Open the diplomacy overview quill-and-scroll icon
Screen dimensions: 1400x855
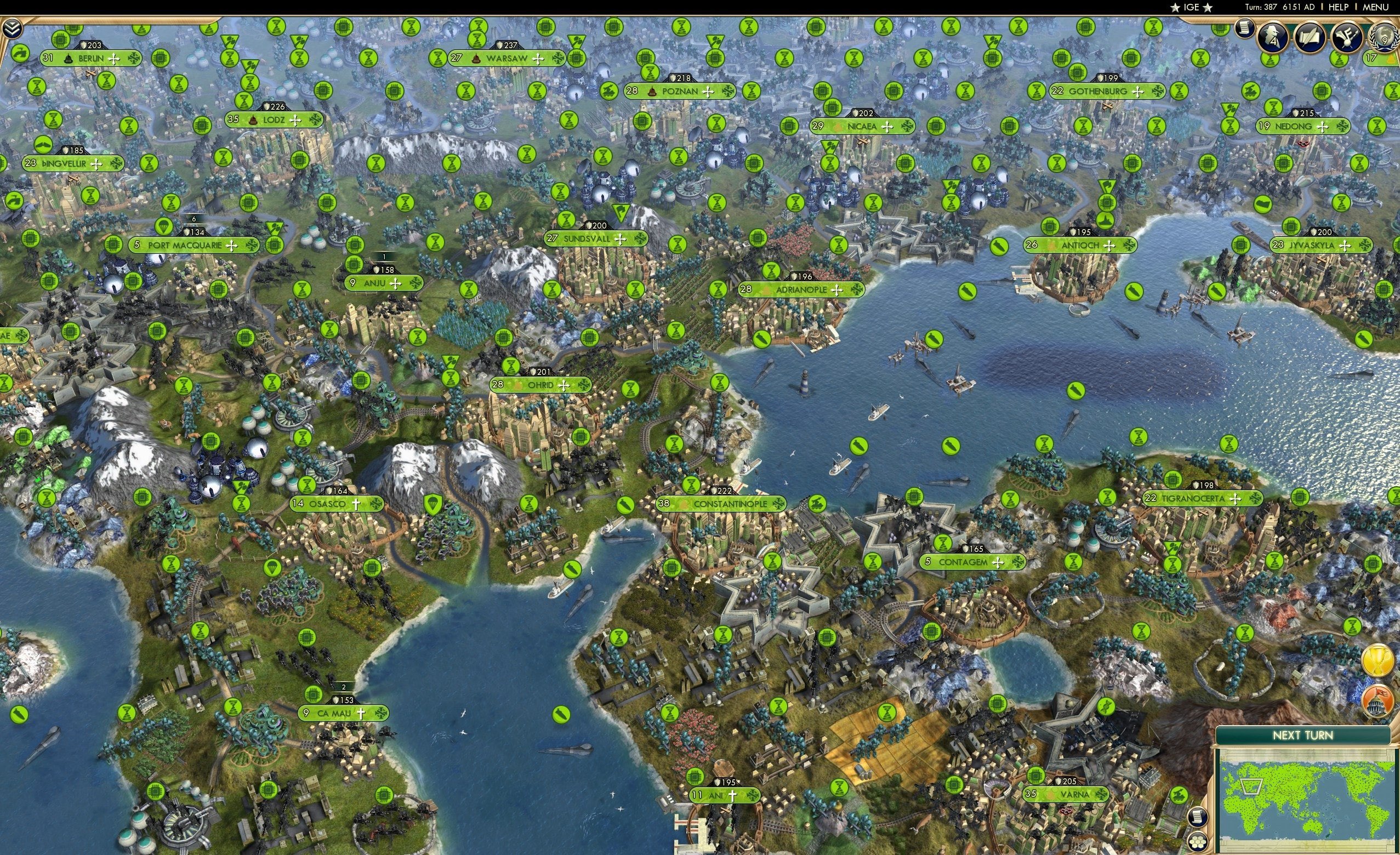[1309, 37]
